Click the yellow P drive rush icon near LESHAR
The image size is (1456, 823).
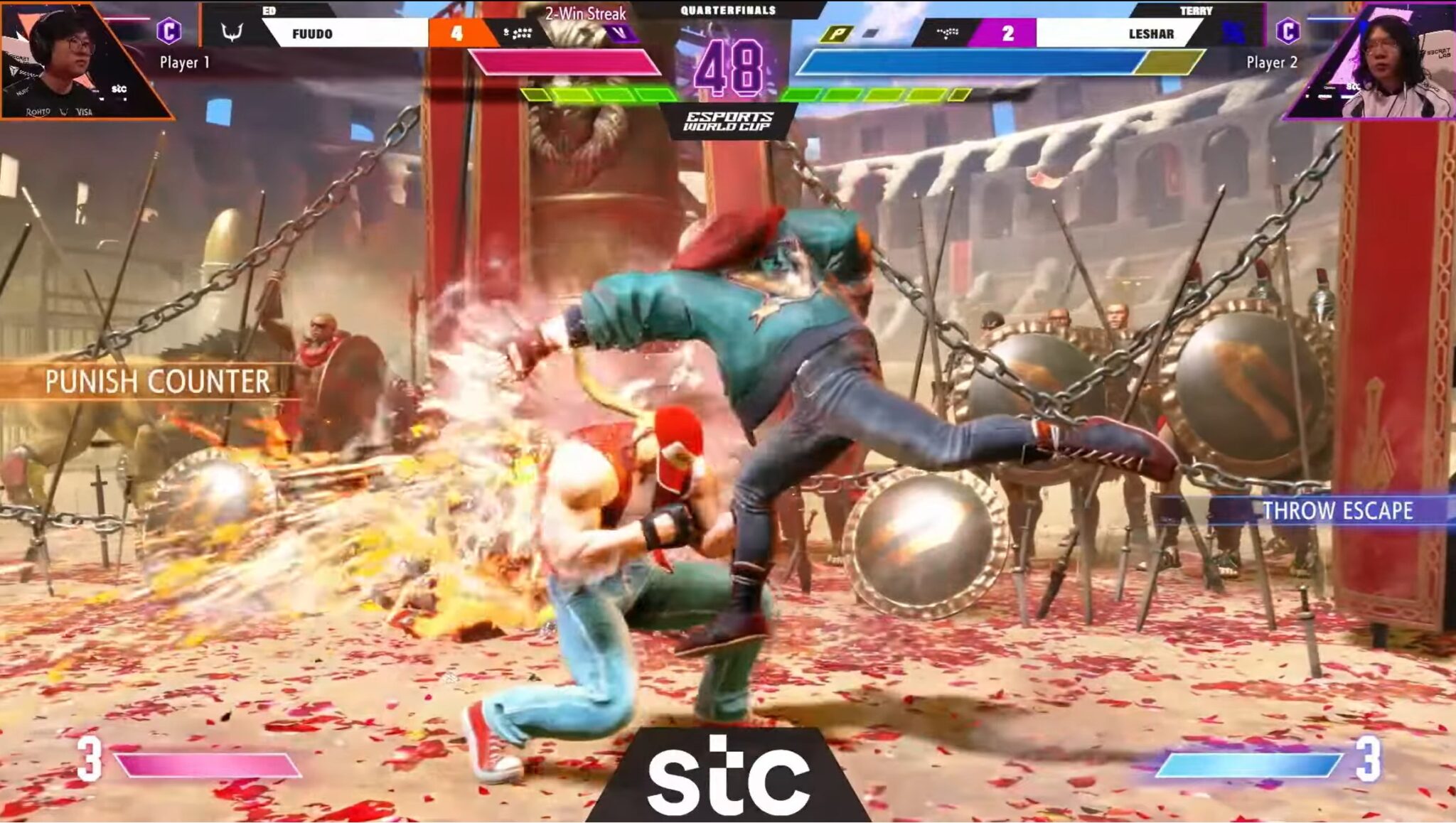click(837, 33)
